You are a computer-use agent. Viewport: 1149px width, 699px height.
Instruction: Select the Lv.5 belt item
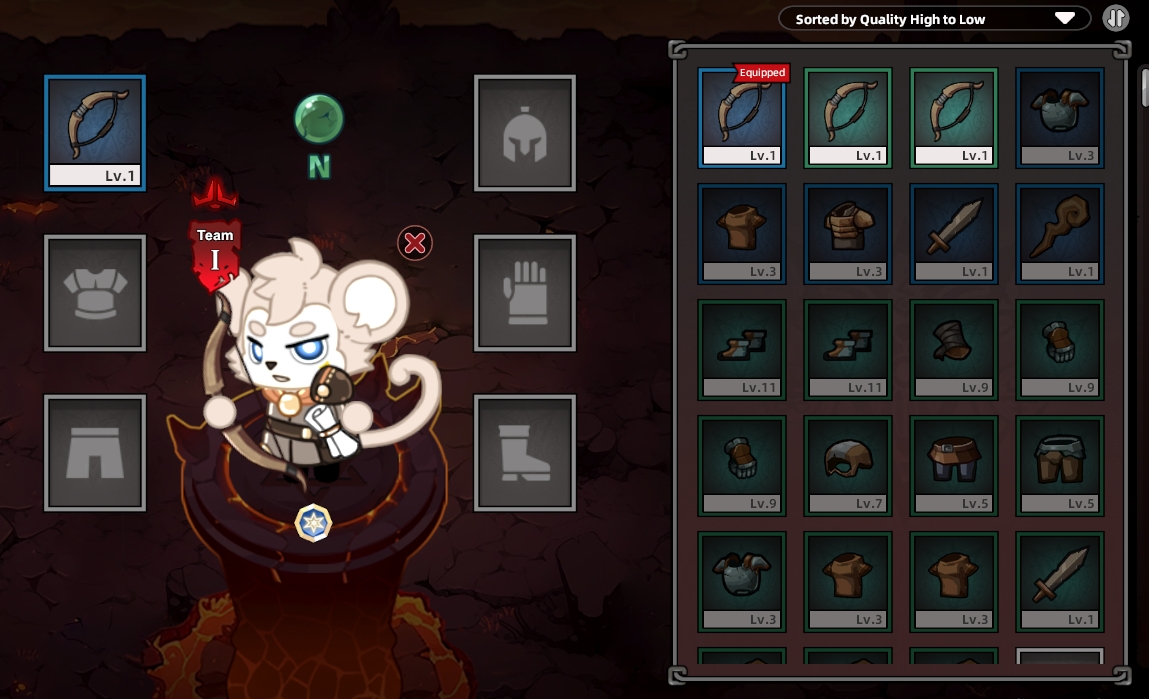954,465
